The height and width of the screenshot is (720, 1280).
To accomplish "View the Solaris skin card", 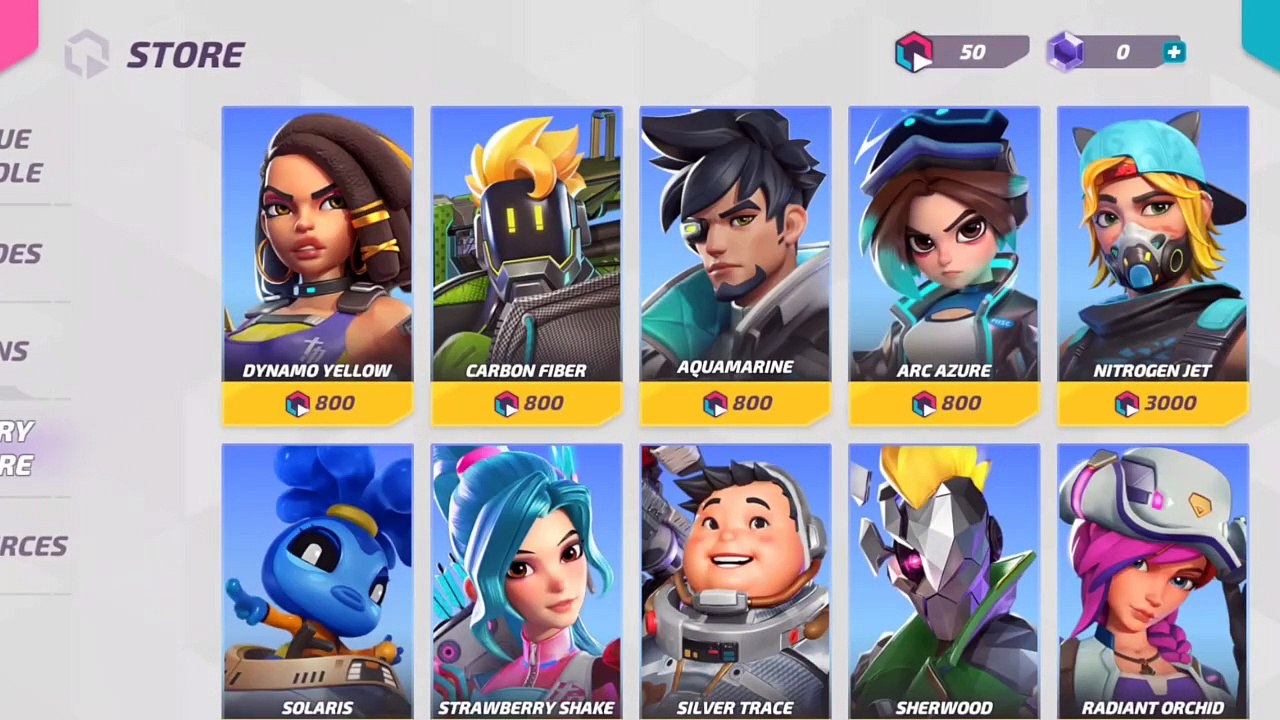I will (x=317, y=580).
